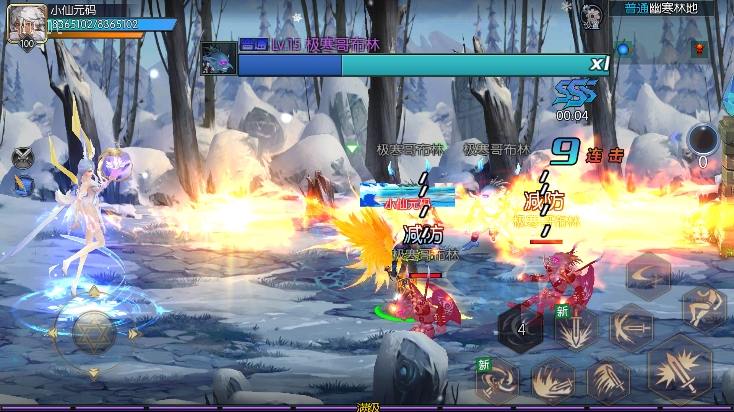Use the swirling whirlwind slash skill
734x412 pixels.
pos(497,381)
